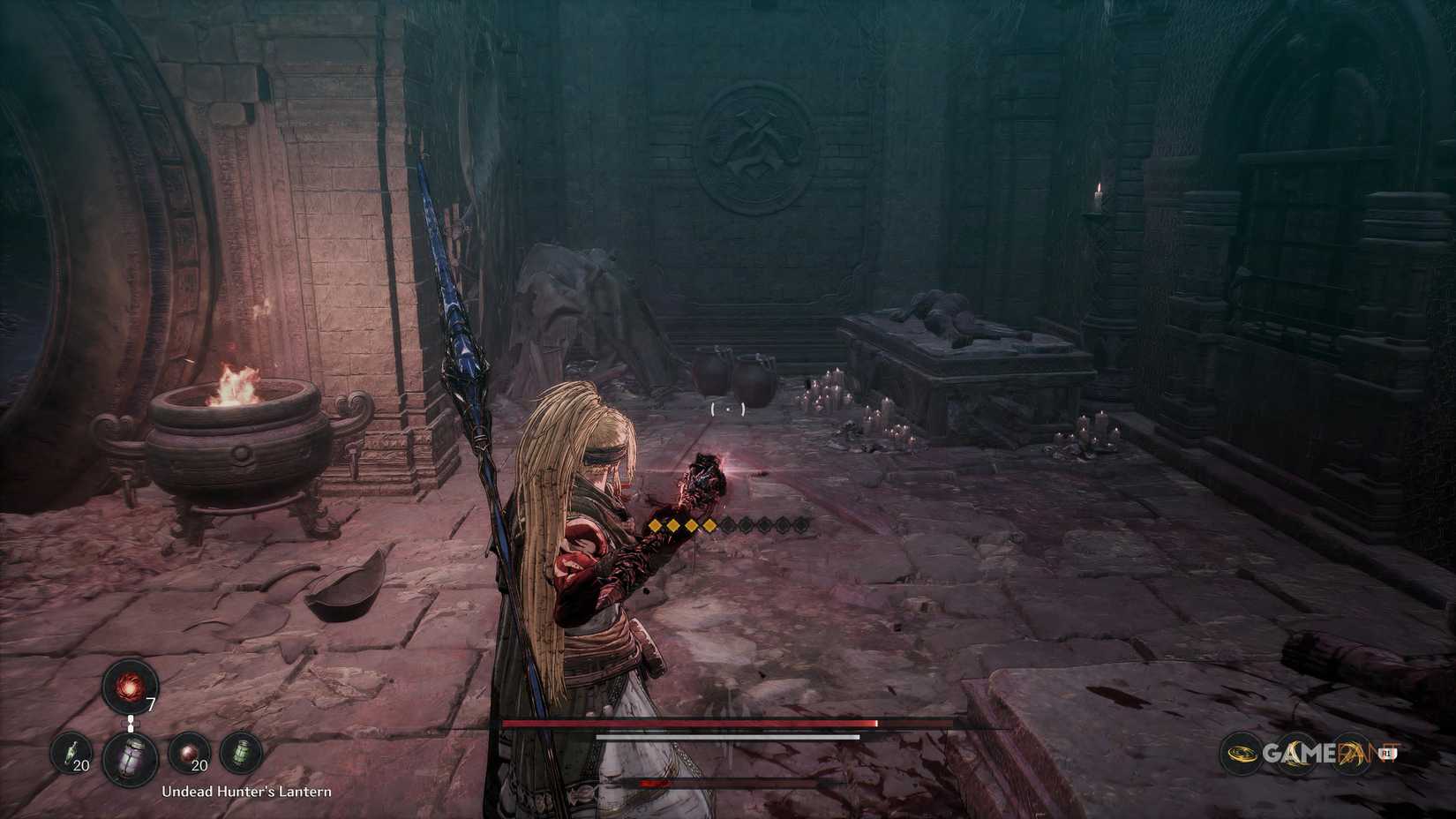Open the leftmost circular slot near the GameRant watermark

tap(1242, 753)
